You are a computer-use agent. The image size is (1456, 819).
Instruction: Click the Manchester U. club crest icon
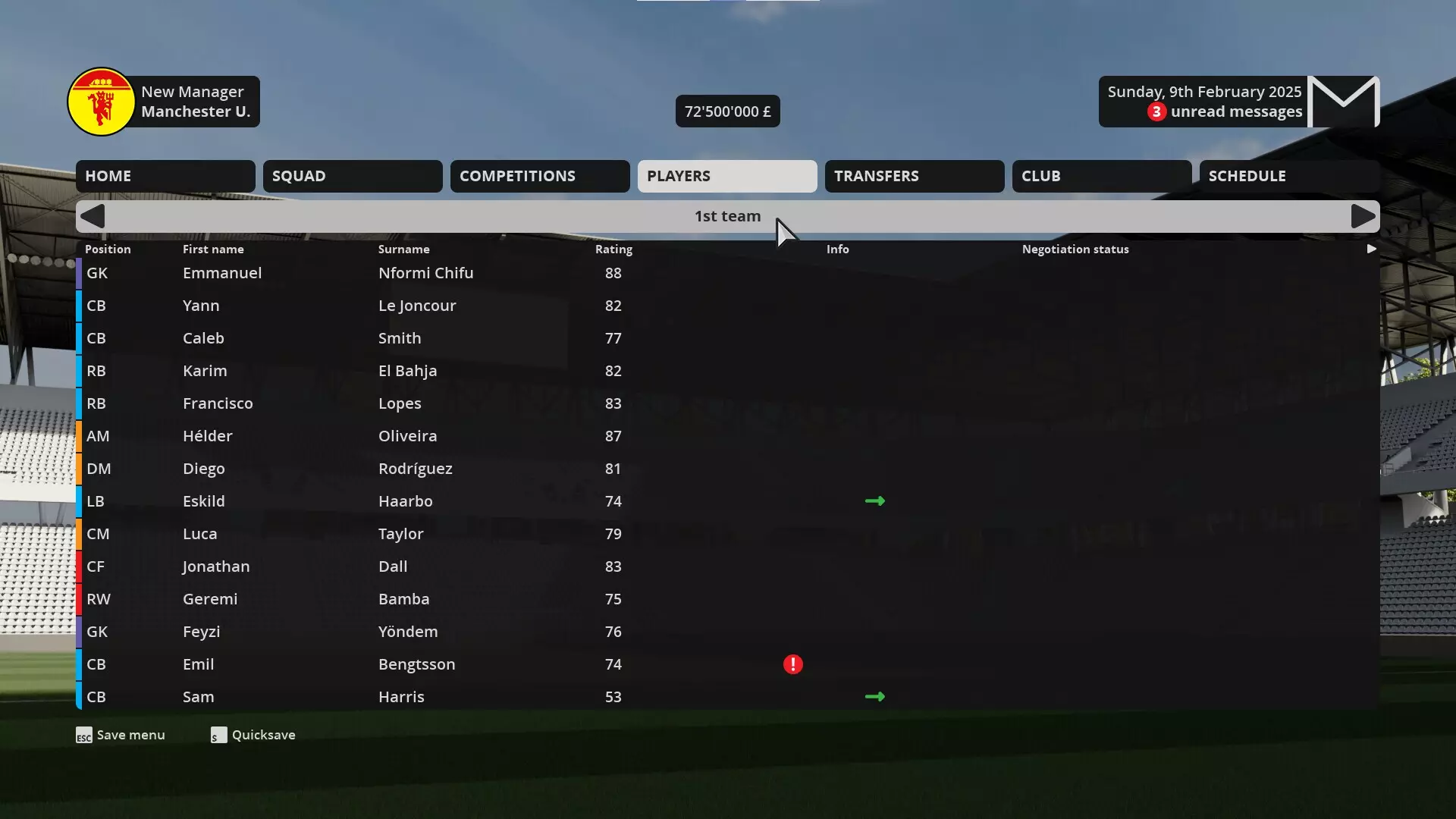[101, 101]
